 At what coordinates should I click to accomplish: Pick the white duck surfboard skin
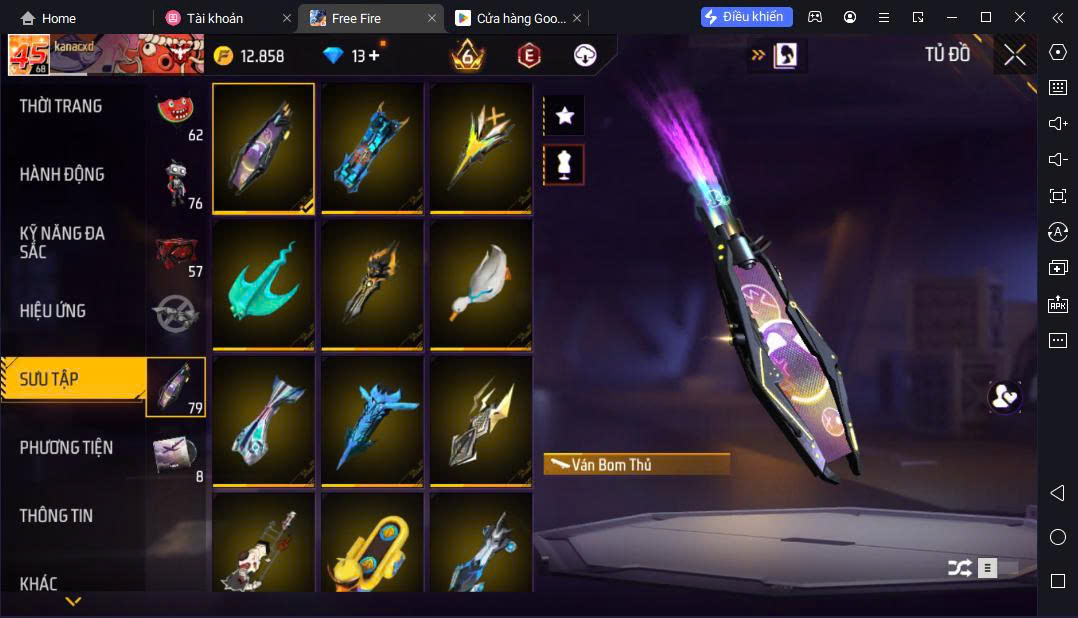click(x=481, y=284)
